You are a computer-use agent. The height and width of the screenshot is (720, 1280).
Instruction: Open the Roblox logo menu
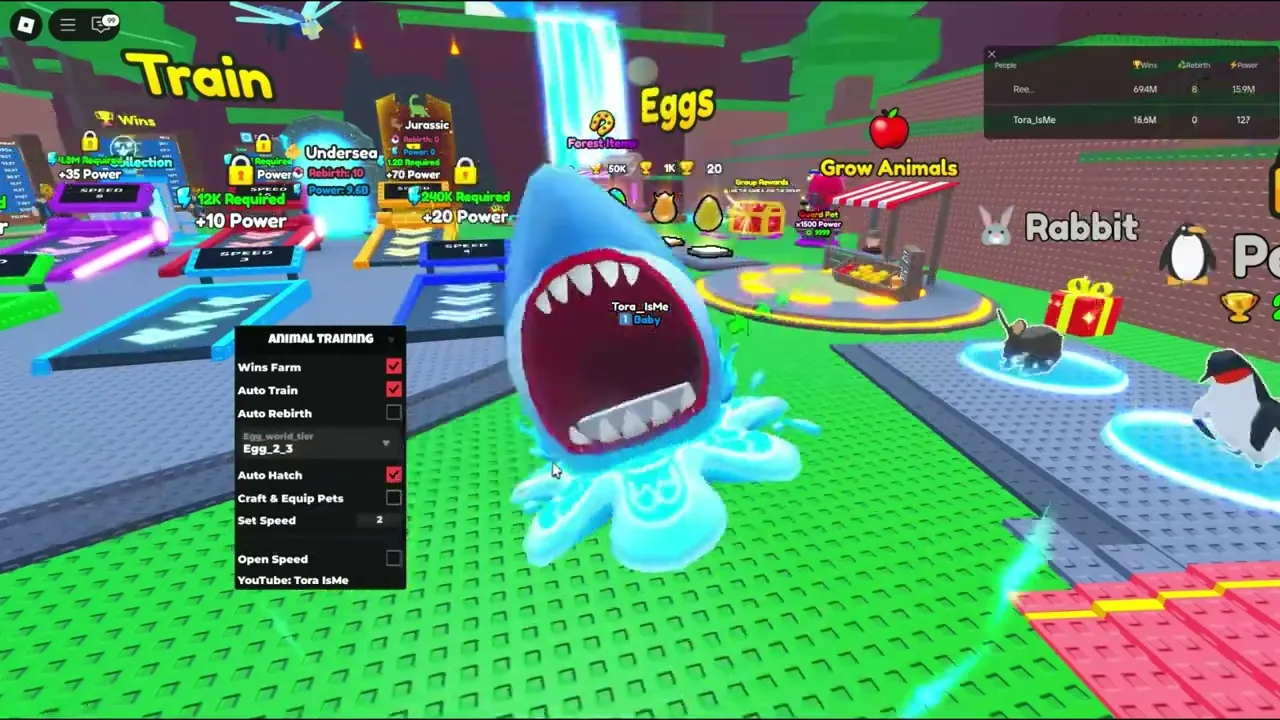(x=26, y=24)
